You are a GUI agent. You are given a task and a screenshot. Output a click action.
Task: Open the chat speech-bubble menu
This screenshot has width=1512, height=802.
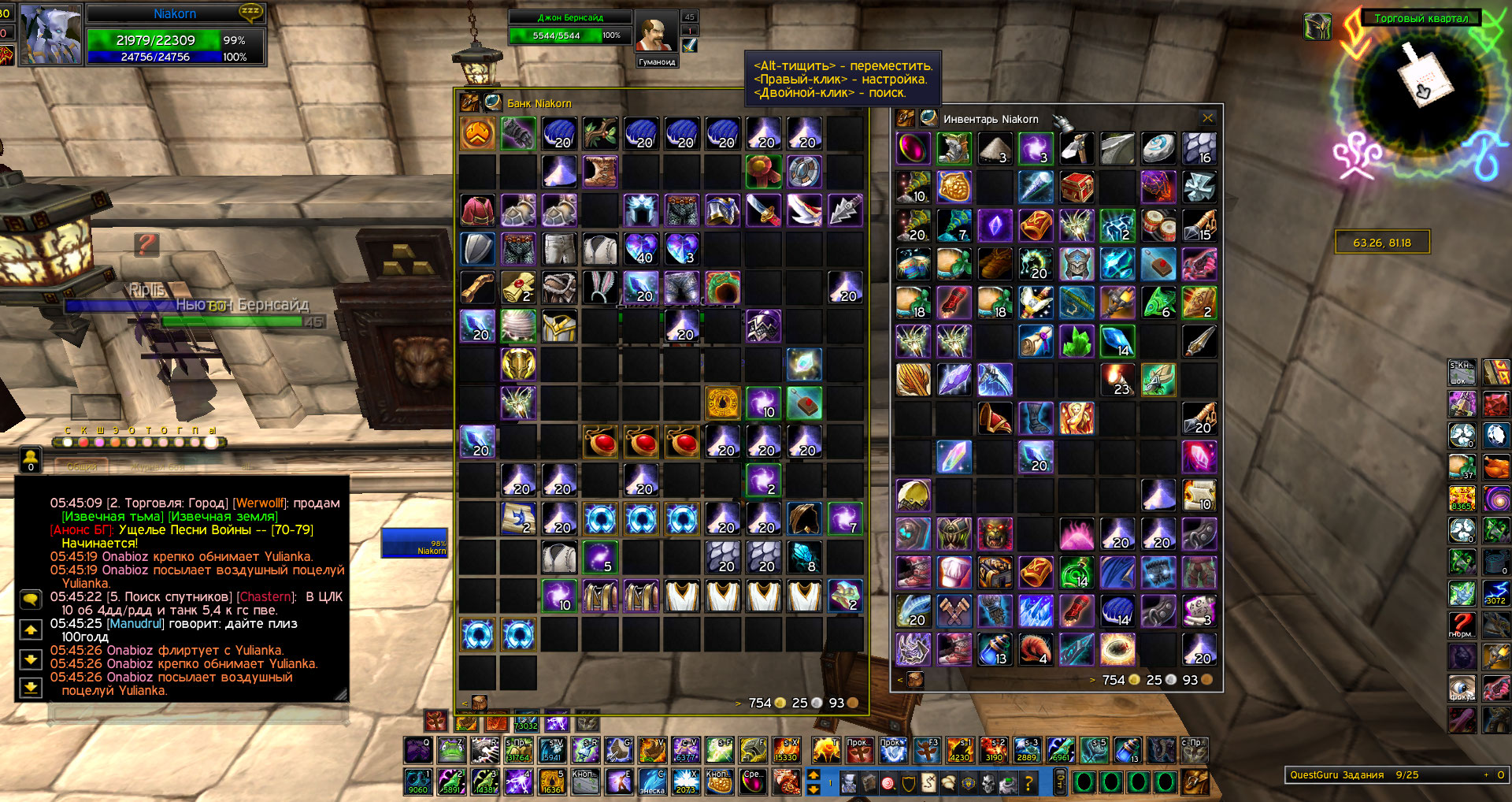pyautogui.click(x=31, y=600)
